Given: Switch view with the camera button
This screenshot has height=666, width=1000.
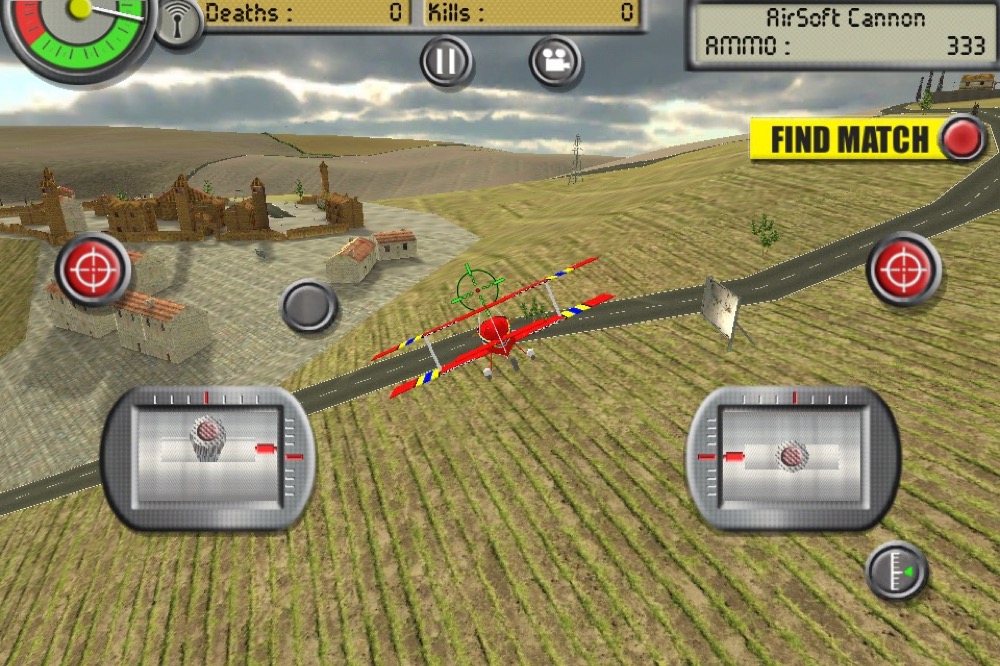Looking at the screenshot, I should [555, 62].
